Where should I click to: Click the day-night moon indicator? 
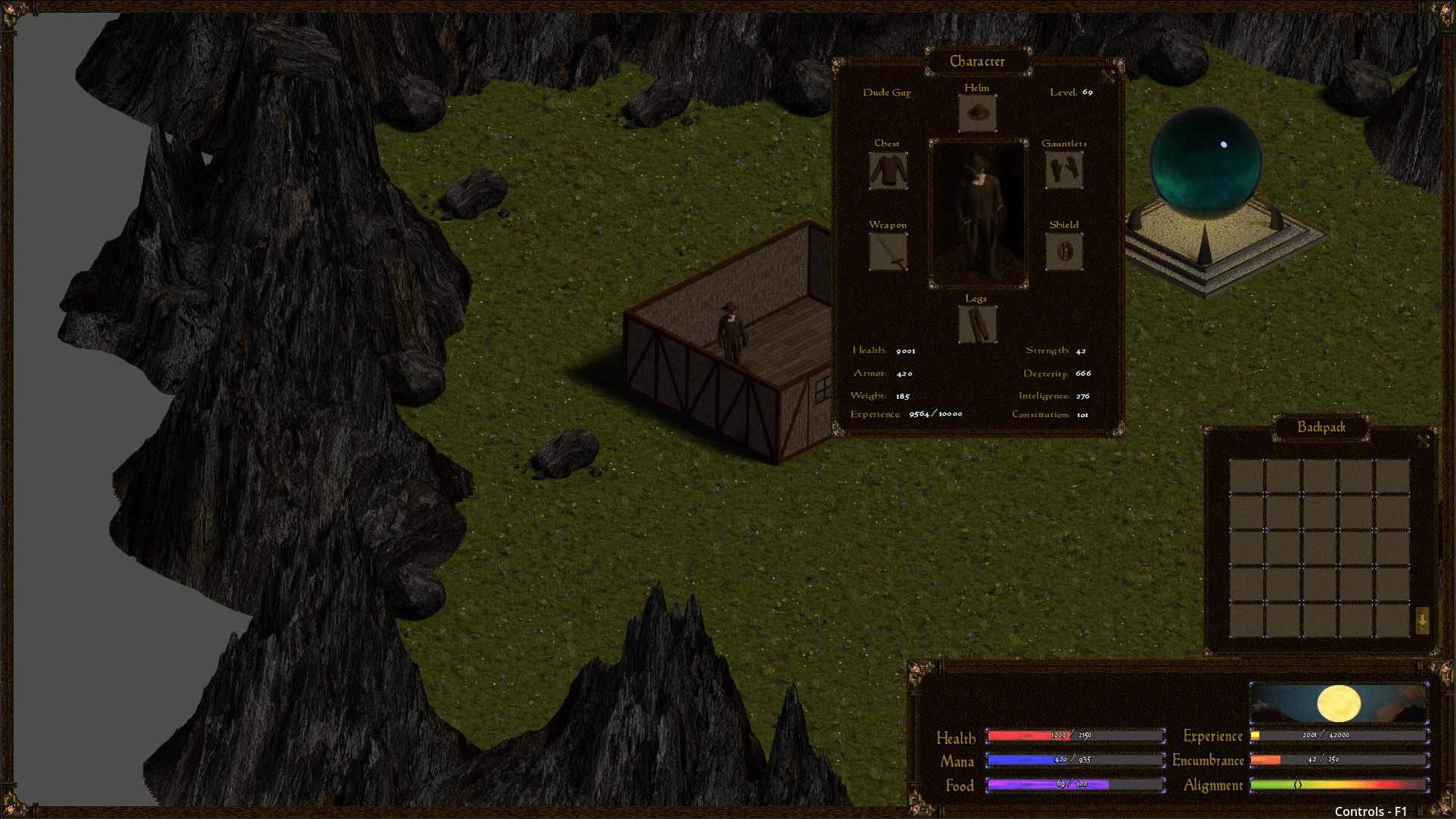pos(1338,703)
